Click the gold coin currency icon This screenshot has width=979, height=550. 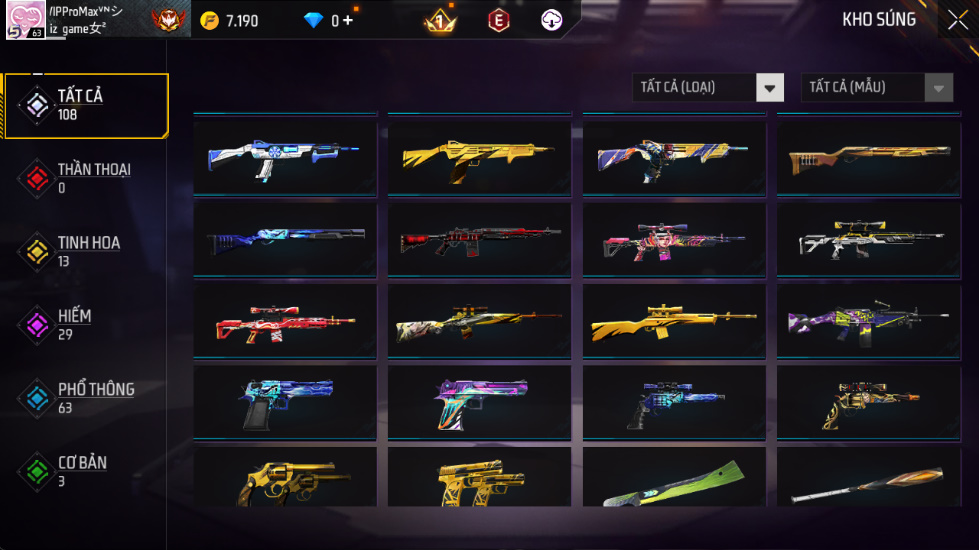tap(209, 20)
